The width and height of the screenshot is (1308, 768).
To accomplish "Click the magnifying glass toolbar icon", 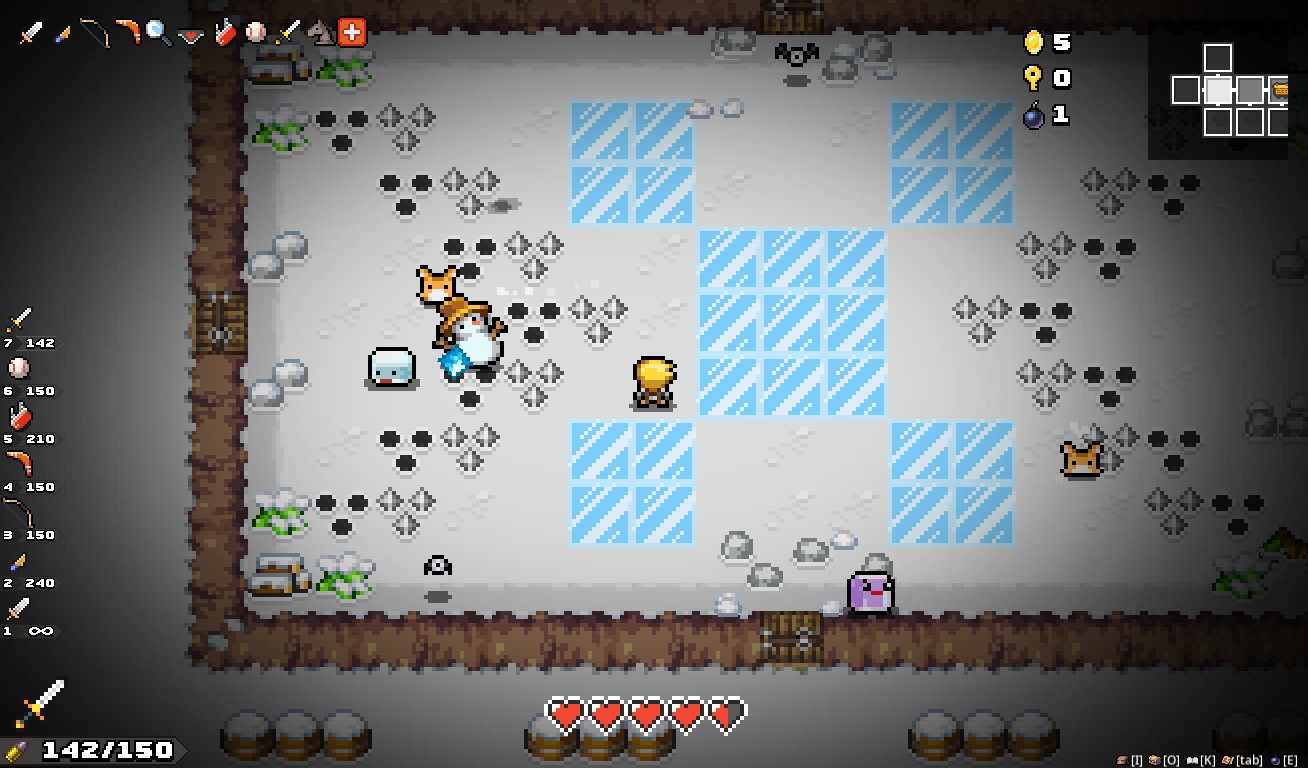I will [157, 31].
